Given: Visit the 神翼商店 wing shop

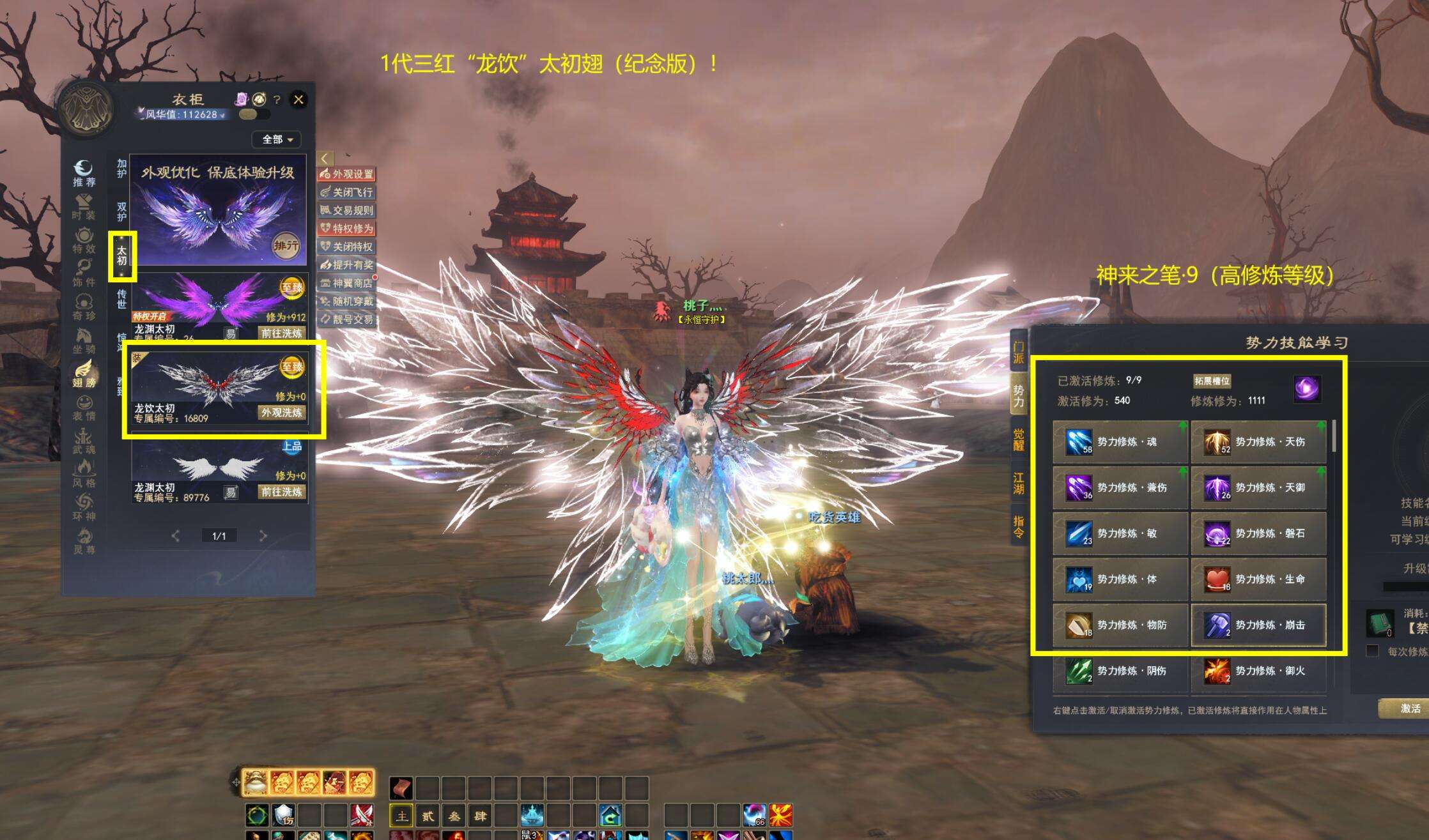Looking at the screenshot, I should pyautogui.click(x=346, y=283).
